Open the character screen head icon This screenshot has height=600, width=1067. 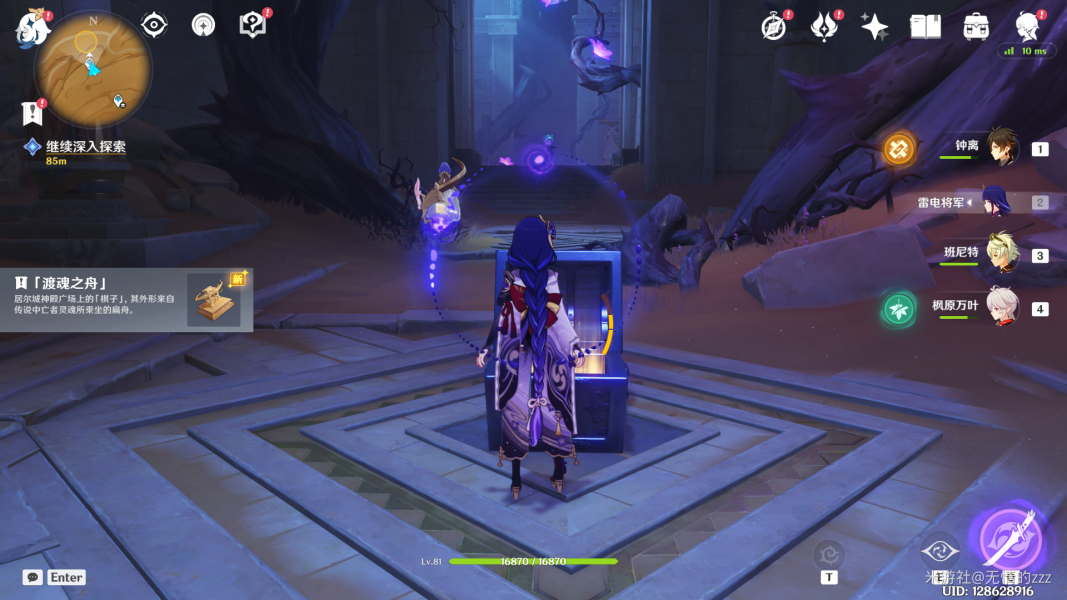1027,27
